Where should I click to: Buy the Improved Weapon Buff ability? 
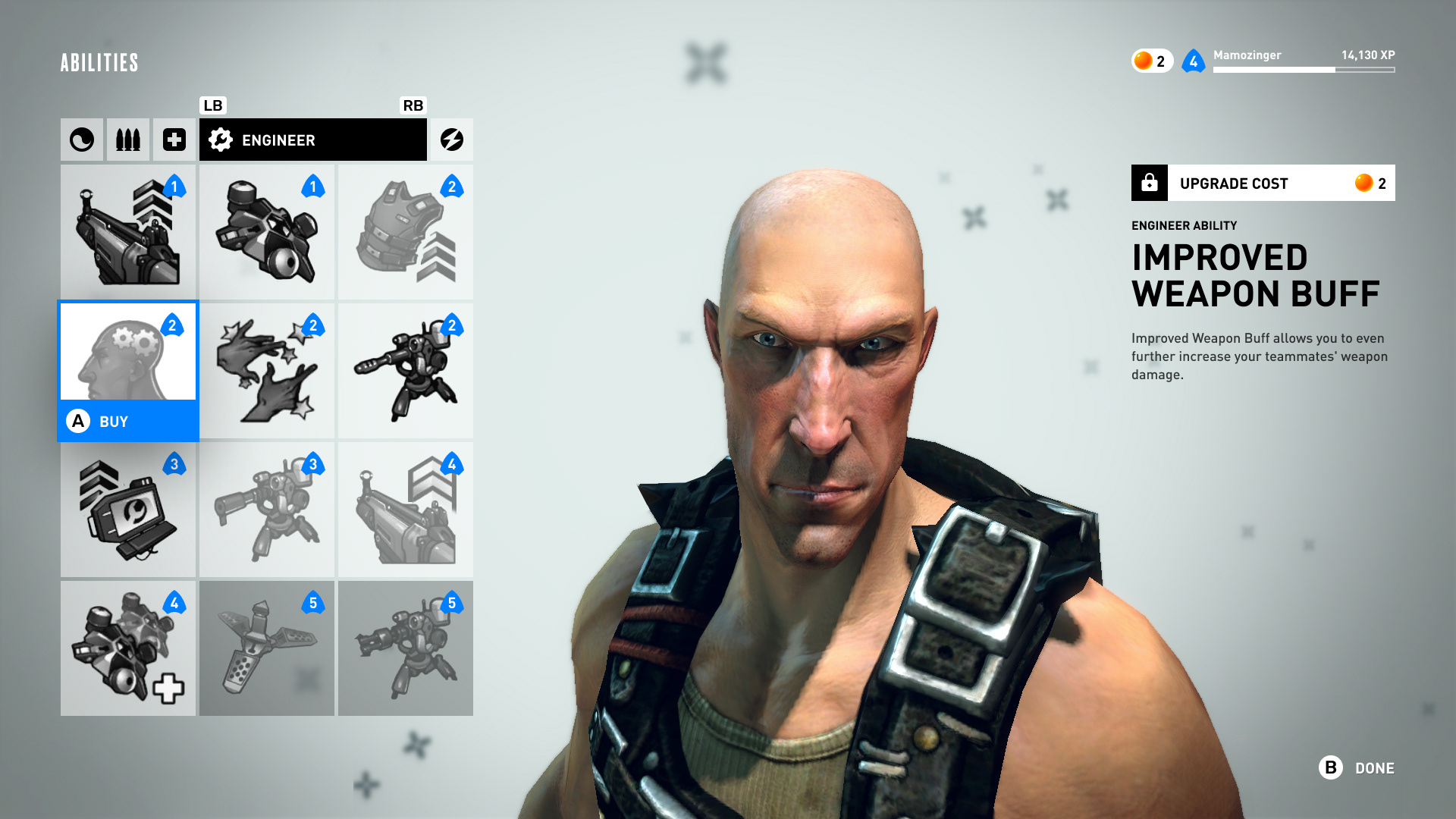pos(127,421)
